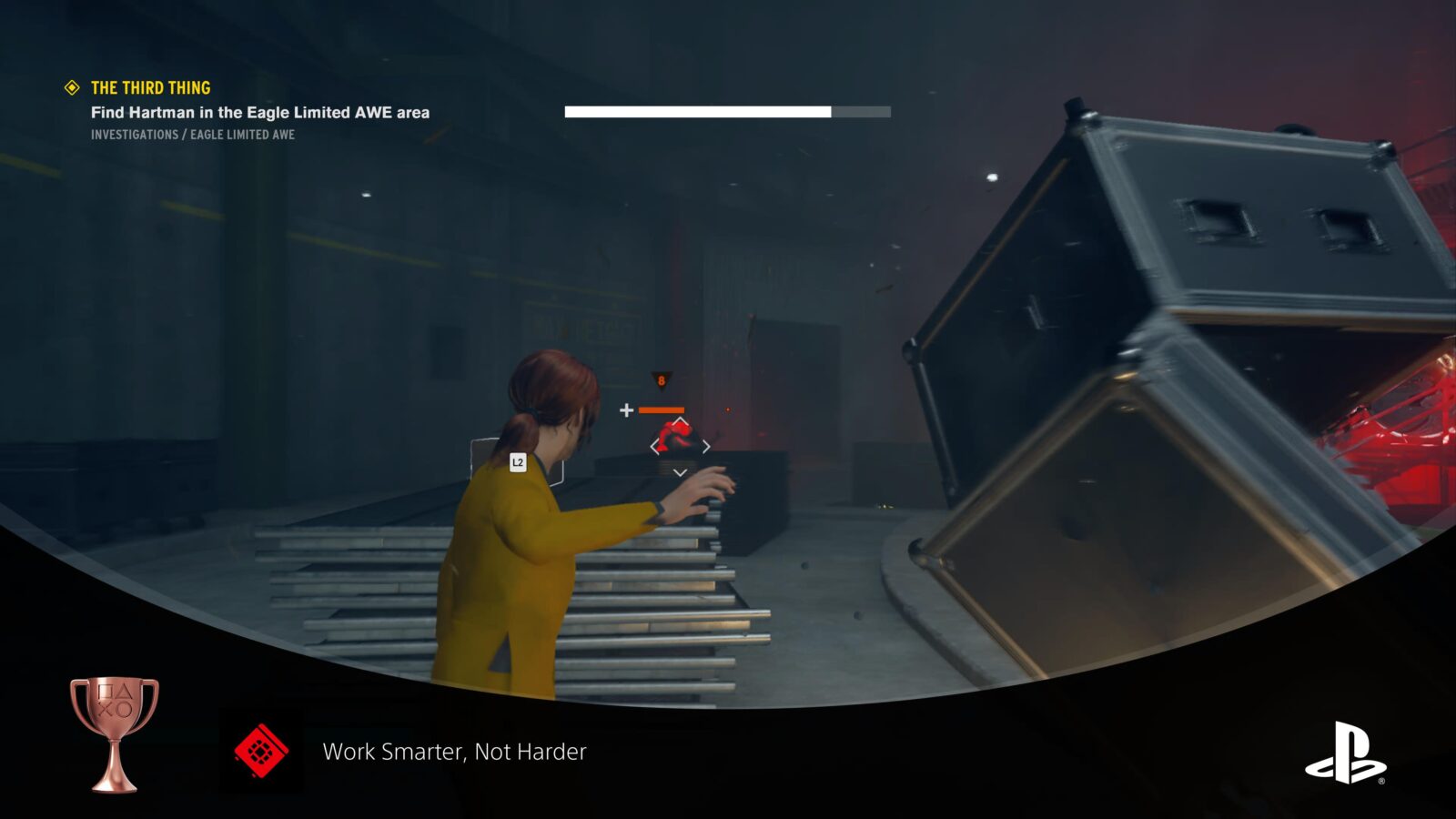The image size is (1456, 819).
Task: Switch to the INVESTIGATIONS mission category
Action: [x=134, y=135]
